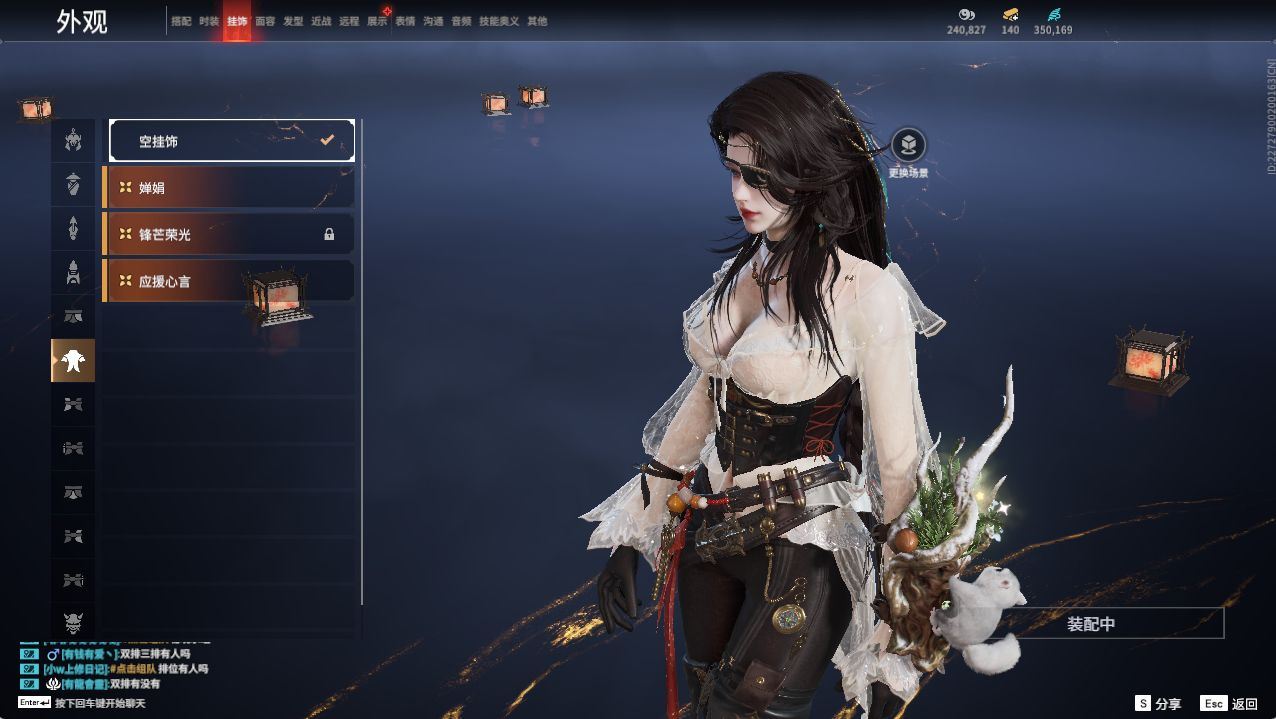Switch to the 搭配 tab
The image size is (1276, 719).
tap(181, 21)
